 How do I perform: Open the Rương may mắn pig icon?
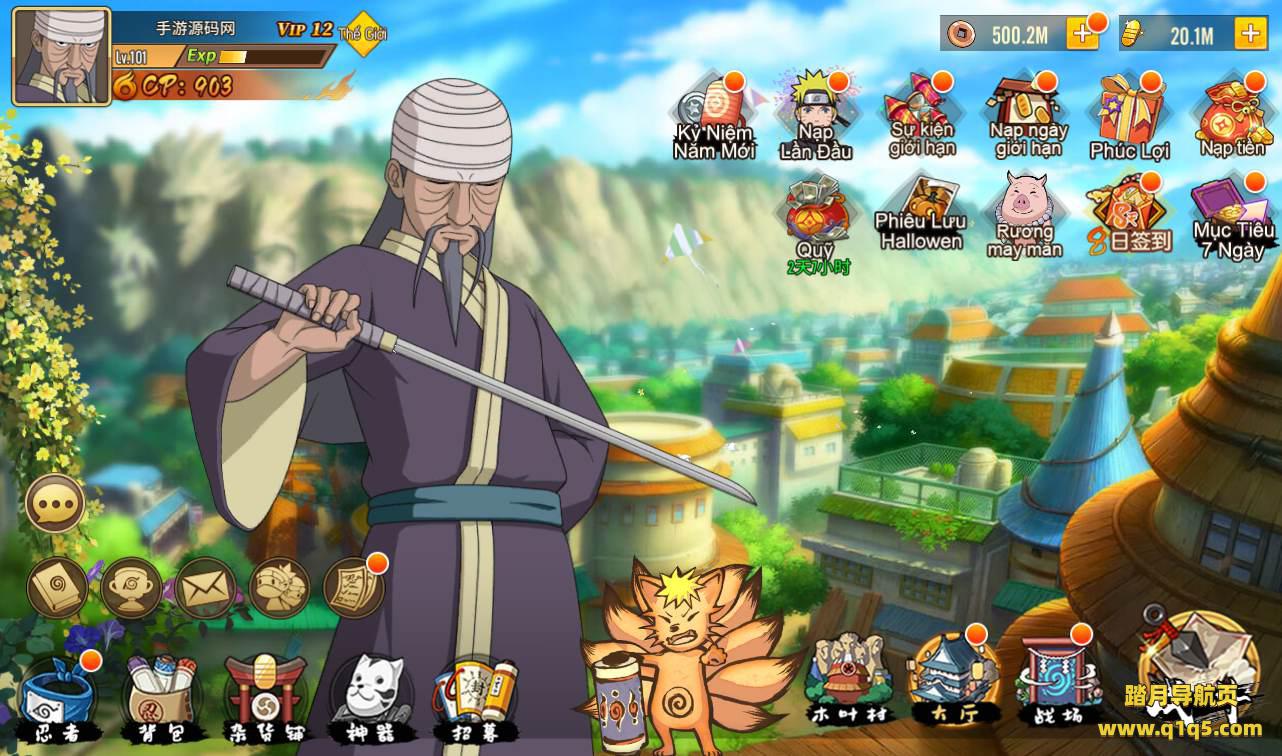(x=1025, y=215)
